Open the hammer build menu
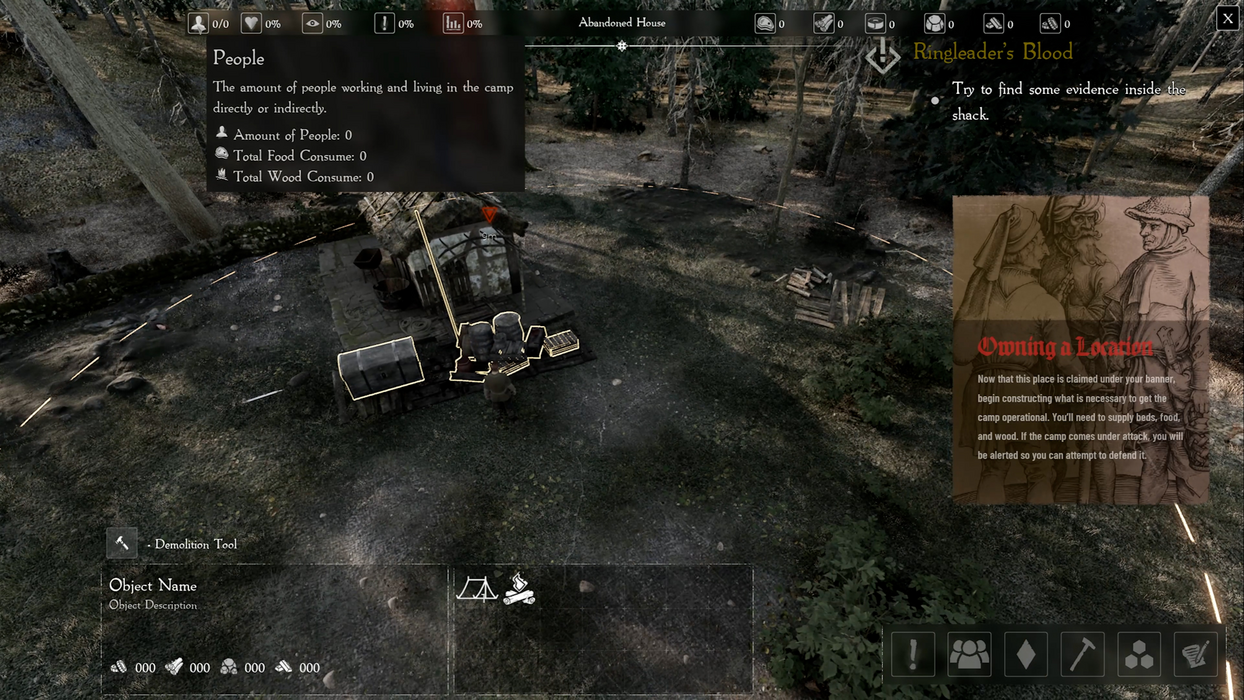 pyautogui.click(x=1082, y=654)
